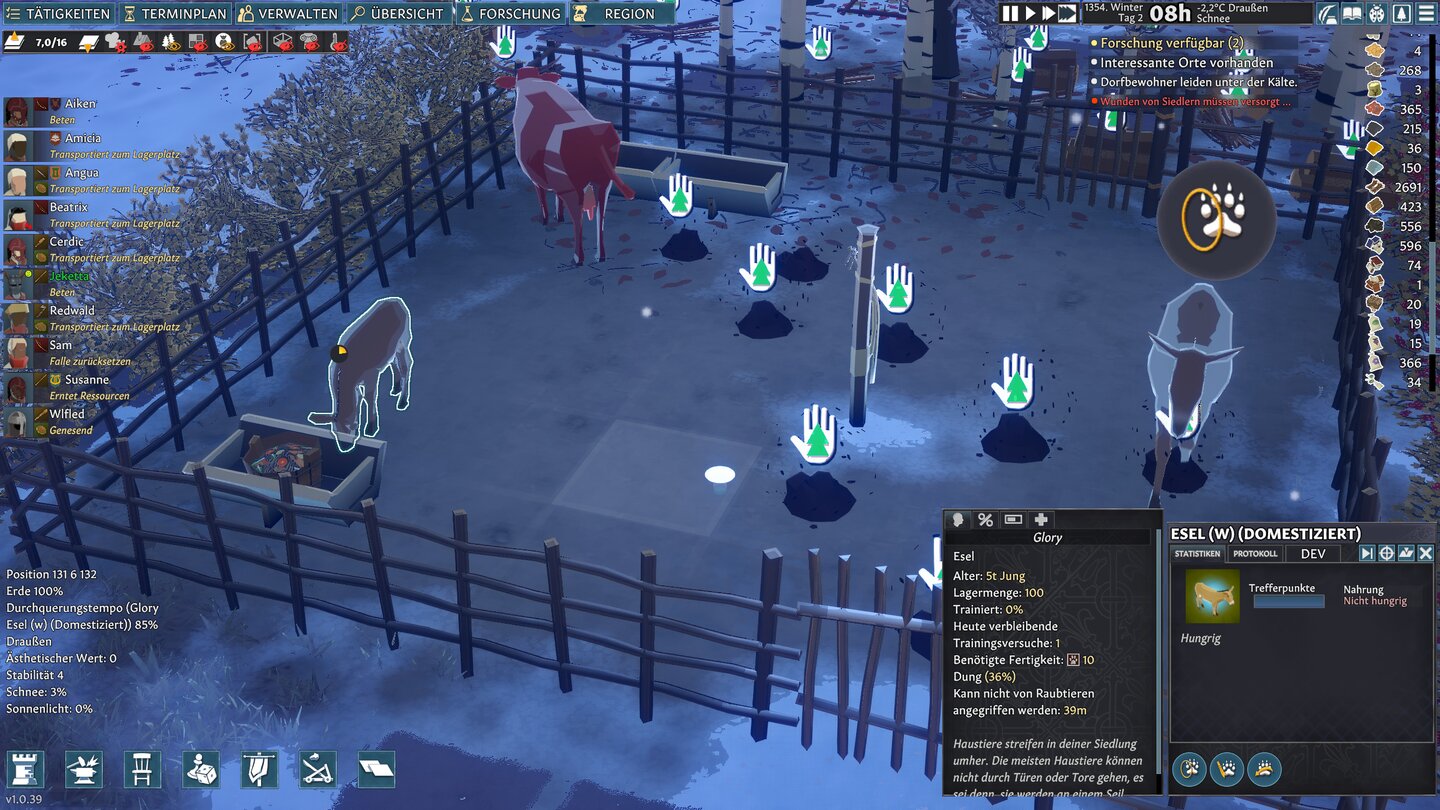The height and width of the screenshot is (810, 1440).
Task: Select settler Wlfled in the list
Action: click(67, 414)
